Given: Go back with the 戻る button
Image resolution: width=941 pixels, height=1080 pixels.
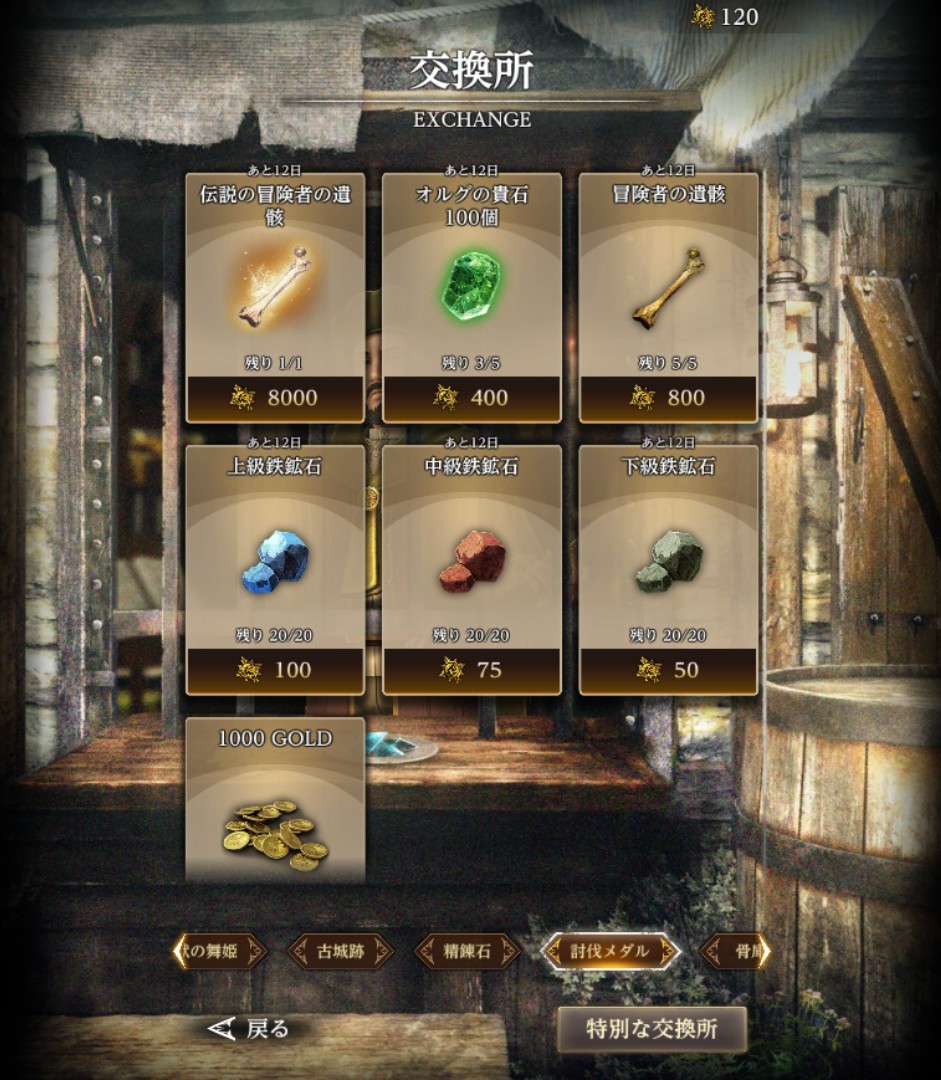Looking at the screenshot, I should (x=249, y=1028).
